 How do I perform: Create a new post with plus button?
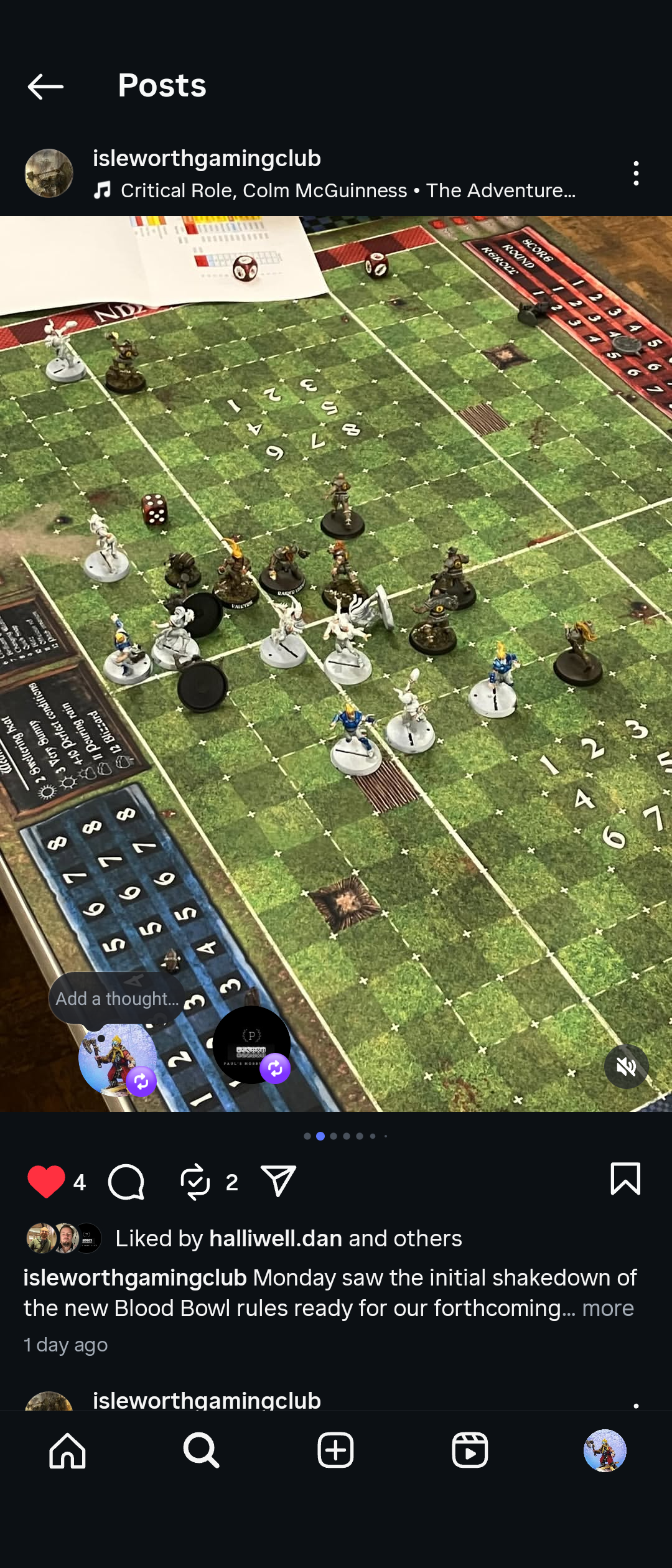pos(336,1451)
